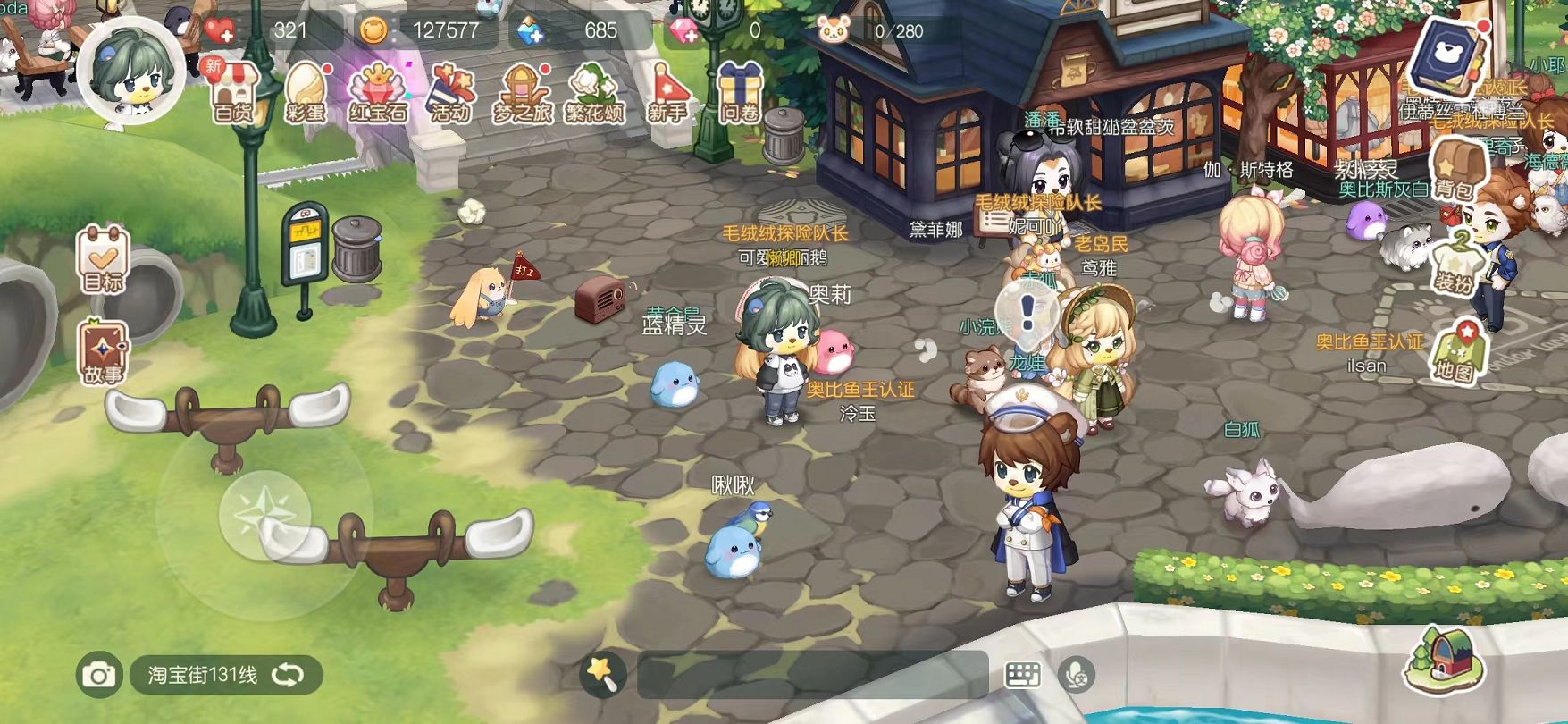Open the 百货 shop
Image resolution: width=1568 pixels, height=724 pixels.
[233, 90]
